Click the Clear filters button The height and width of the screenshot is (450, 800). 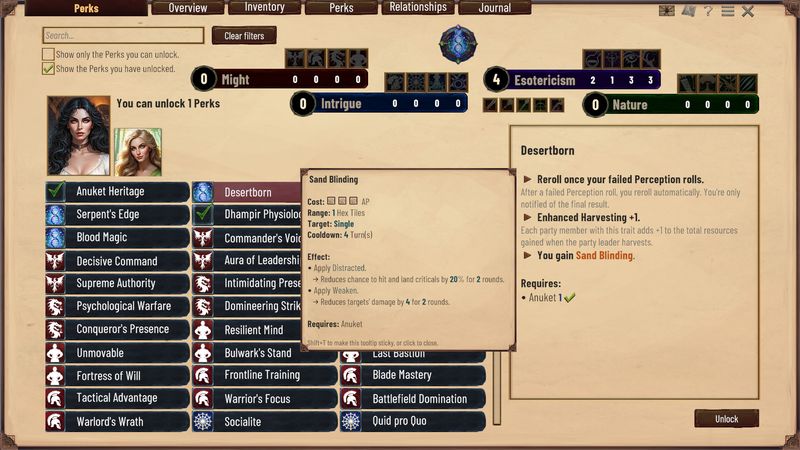[244, 36]
